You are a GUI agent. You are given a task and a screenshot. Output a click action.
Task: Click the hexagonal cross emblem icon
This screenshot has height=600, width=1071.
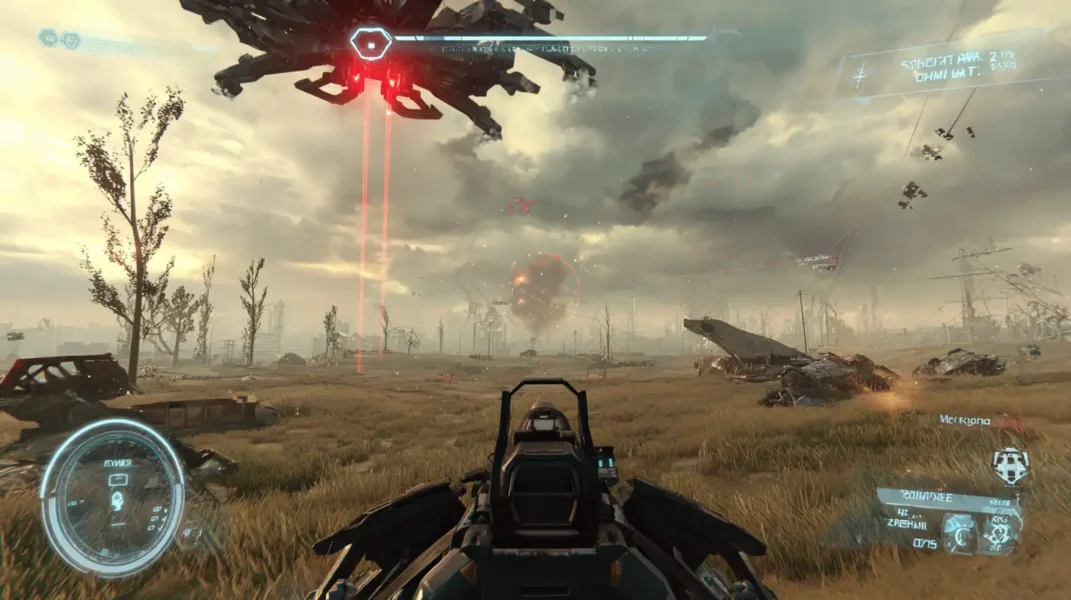pos(1010,465)
